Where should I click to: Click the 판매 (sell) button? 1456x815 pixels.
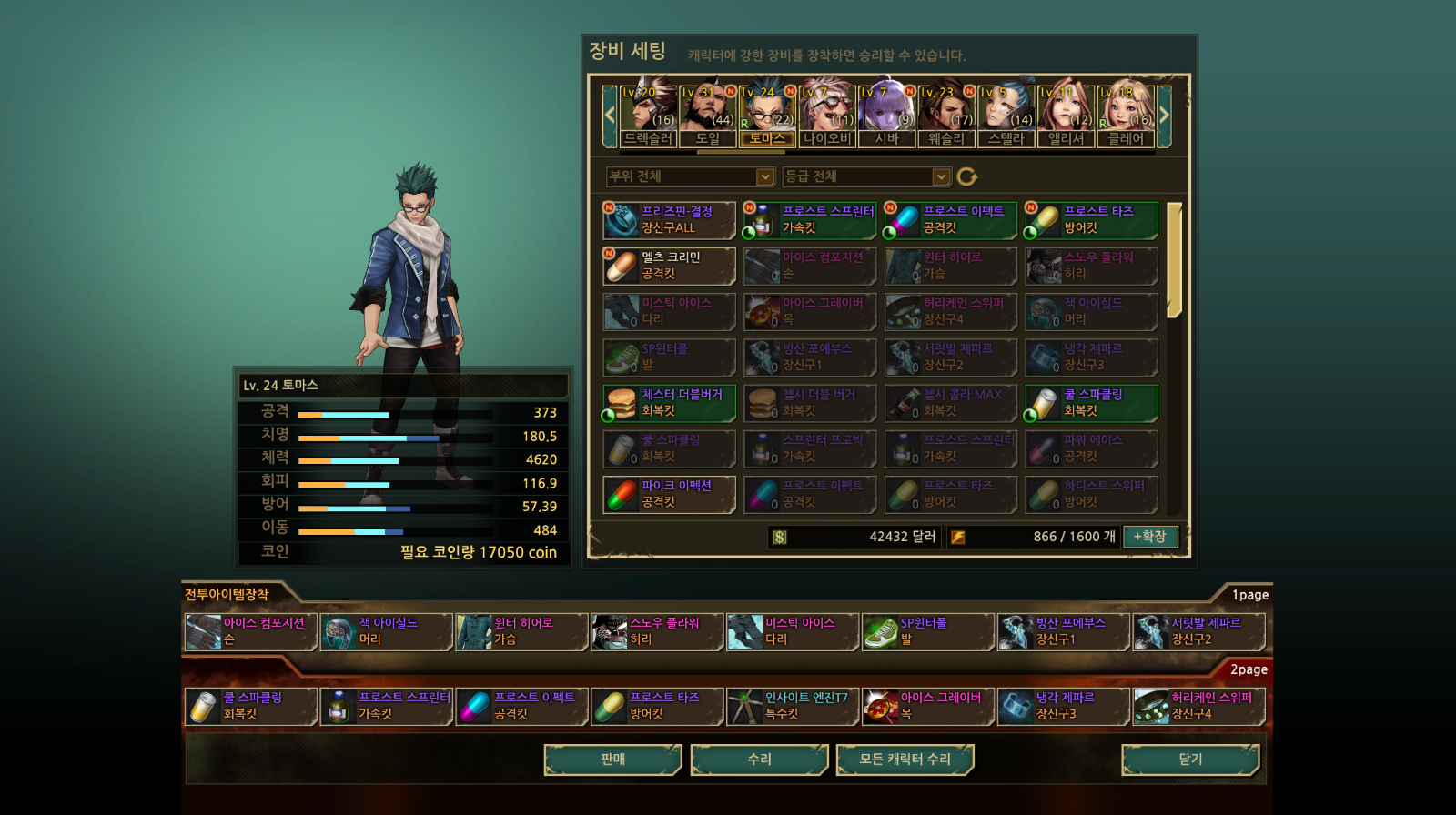(x=612, y=760)
